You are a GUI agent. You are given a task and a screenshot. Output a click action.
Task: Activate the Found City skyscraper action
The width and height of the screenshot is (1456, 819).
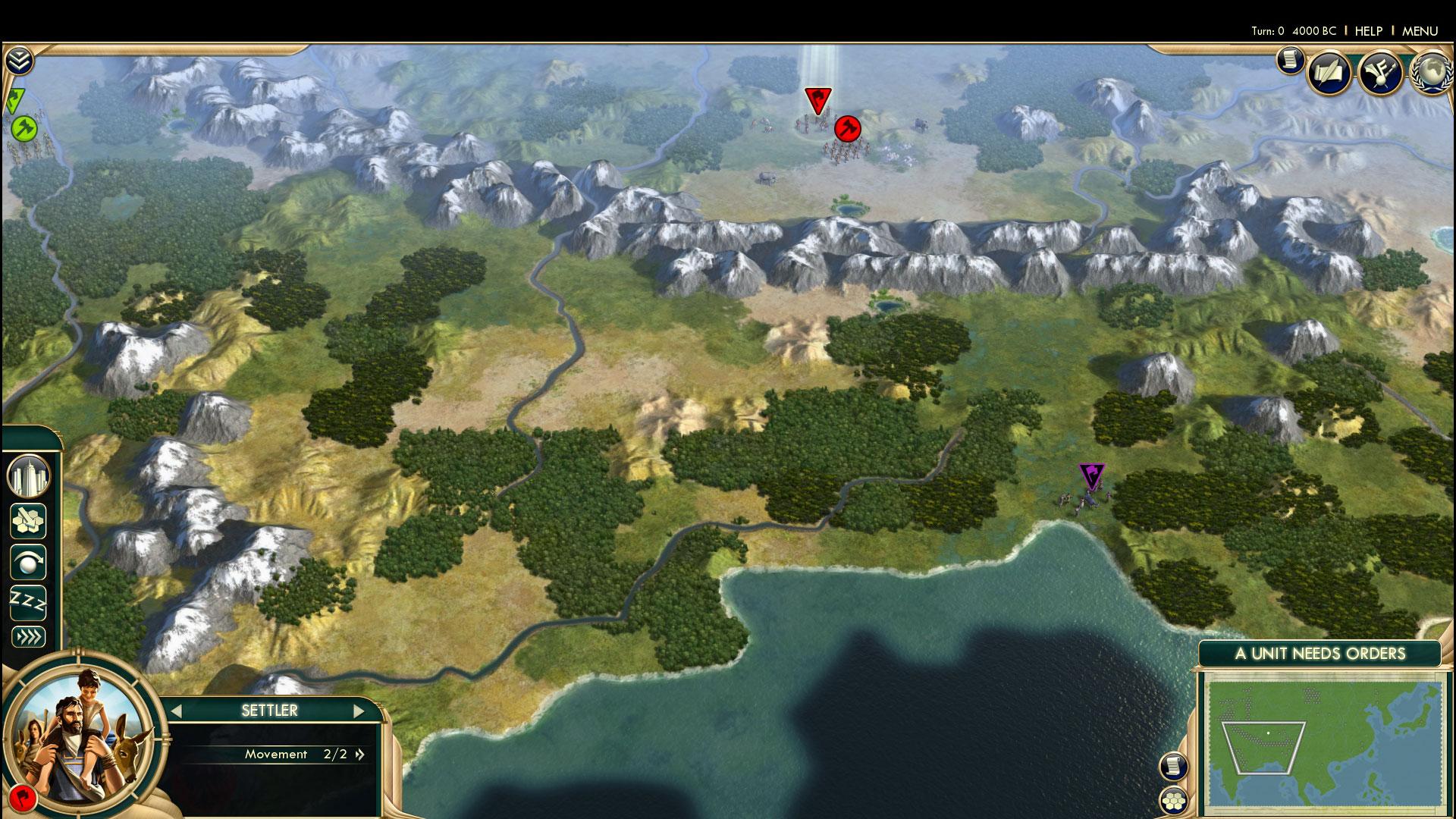pos(28,476)
